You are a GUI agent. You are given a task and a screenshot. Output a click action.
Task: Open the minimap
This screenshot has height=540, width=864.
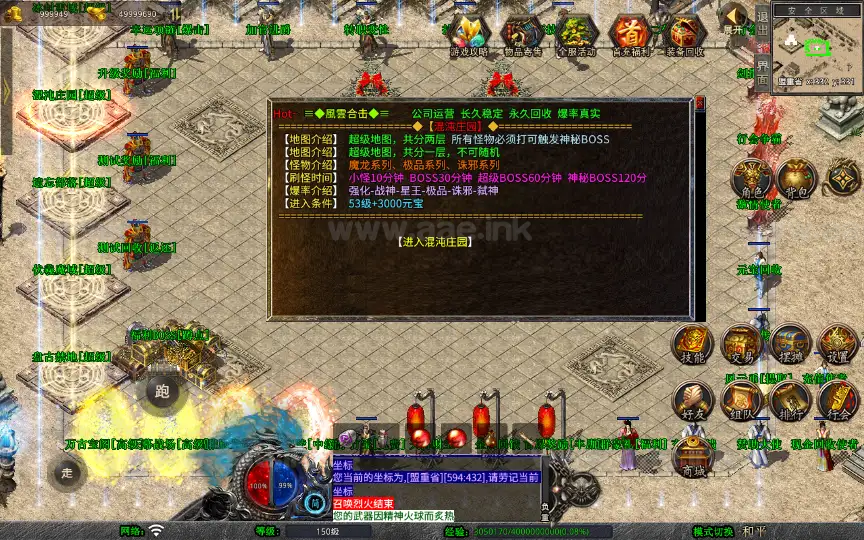(x=817, y=45)
